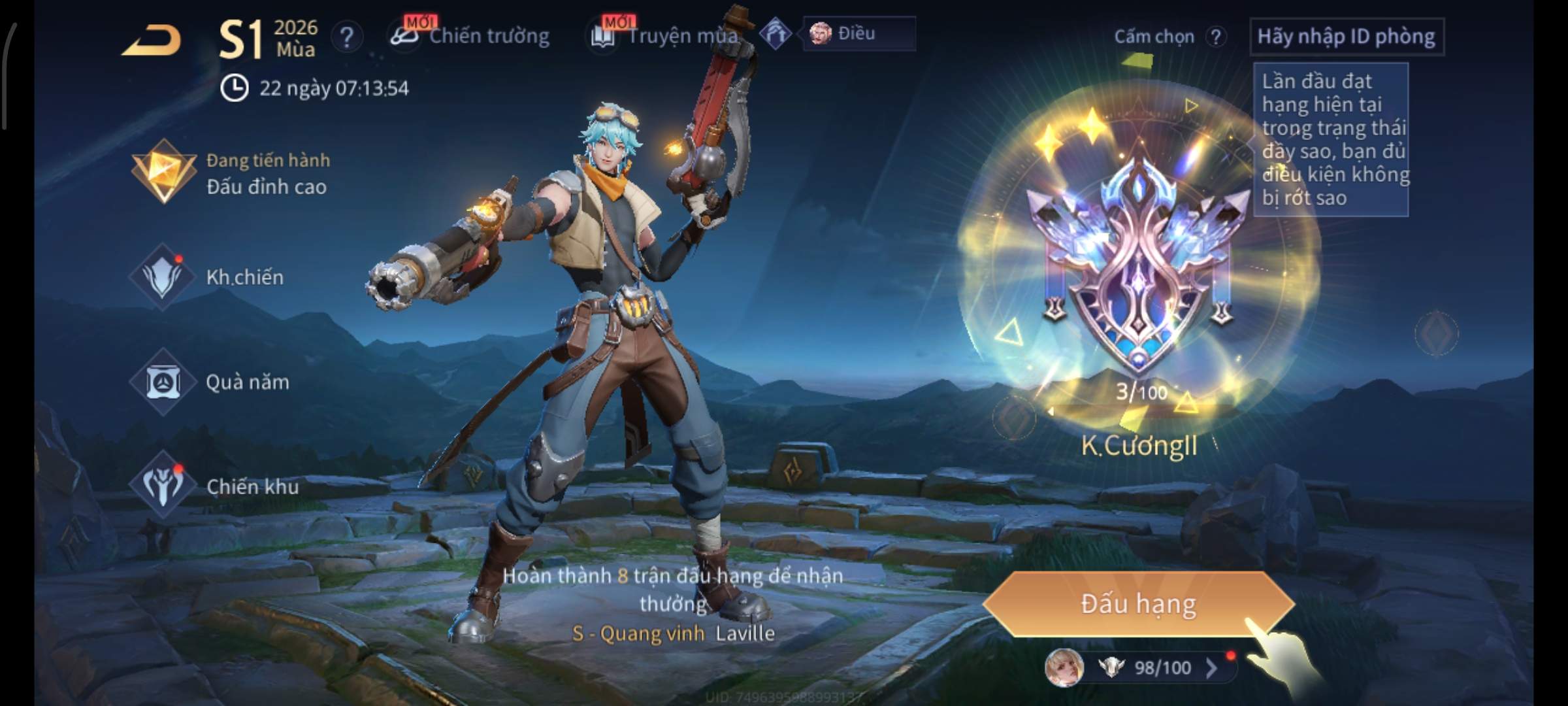Screen dimensions: 1568x706
Task: Show Cấm chọn ban-pick help
Action: click(1215, 37)
